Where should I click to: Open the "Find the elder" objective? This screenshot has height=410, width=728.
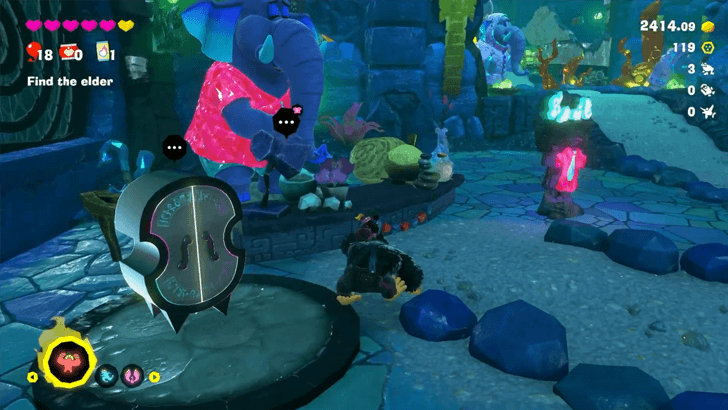point(70,81)
